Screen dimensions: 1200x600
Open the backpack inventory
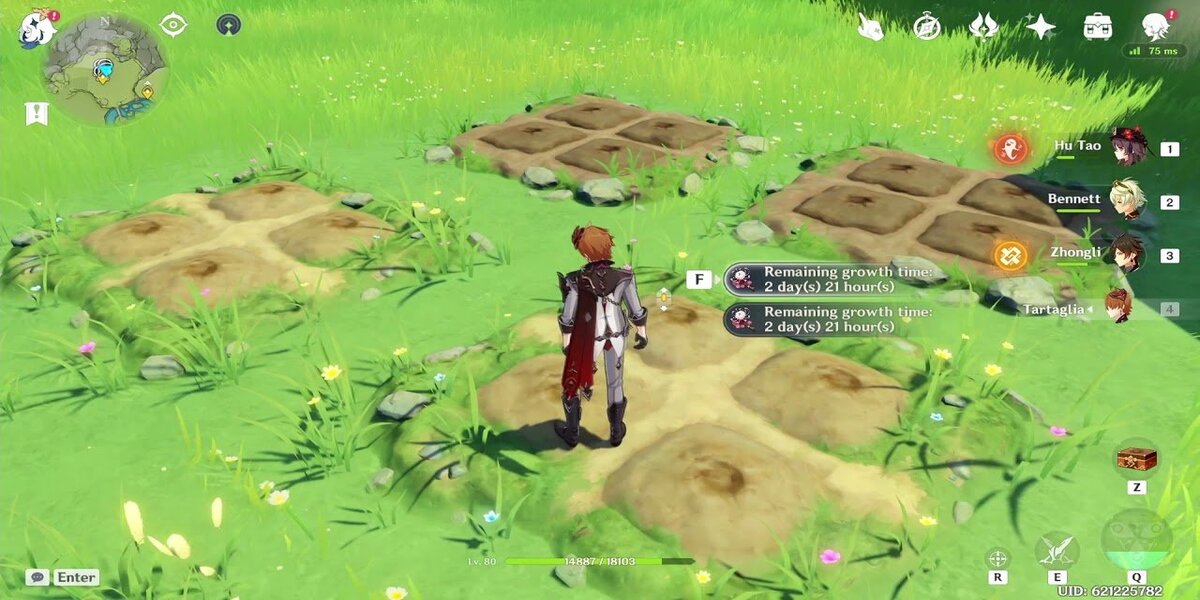(x=1098, y=27)
